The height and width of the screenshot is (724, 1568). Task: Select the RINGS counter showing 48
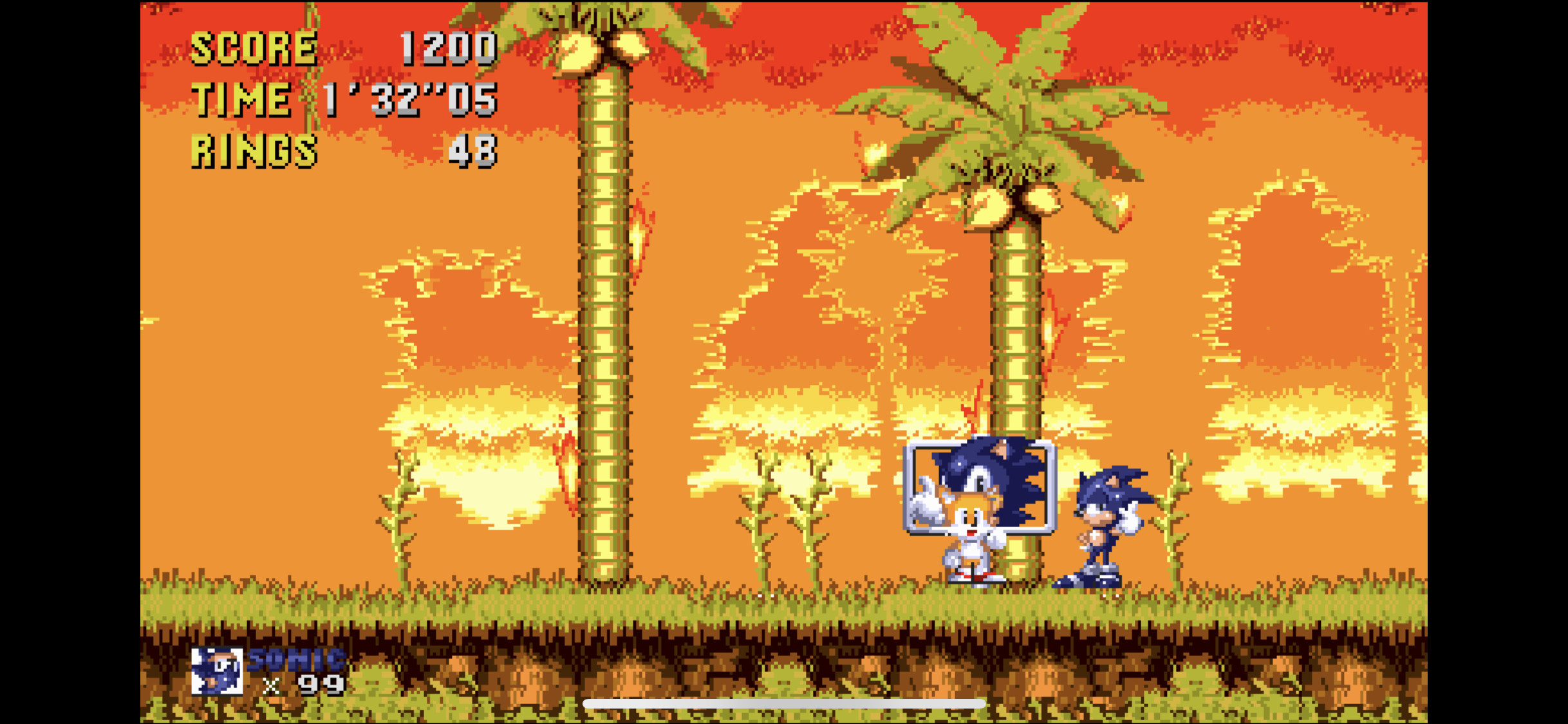(x=473, y=151)
